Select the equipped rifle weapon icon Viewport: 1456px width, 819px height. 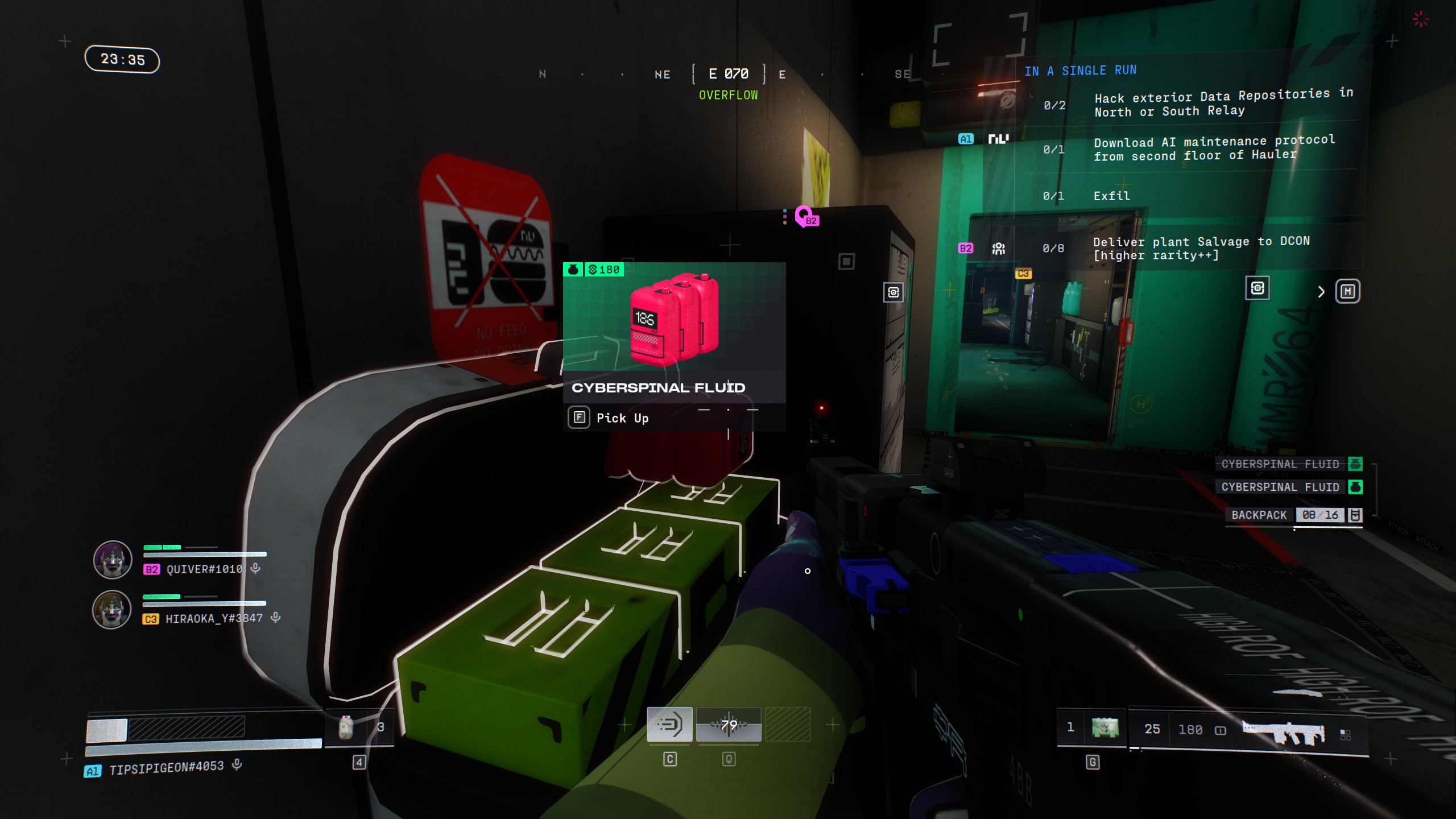1284,731
